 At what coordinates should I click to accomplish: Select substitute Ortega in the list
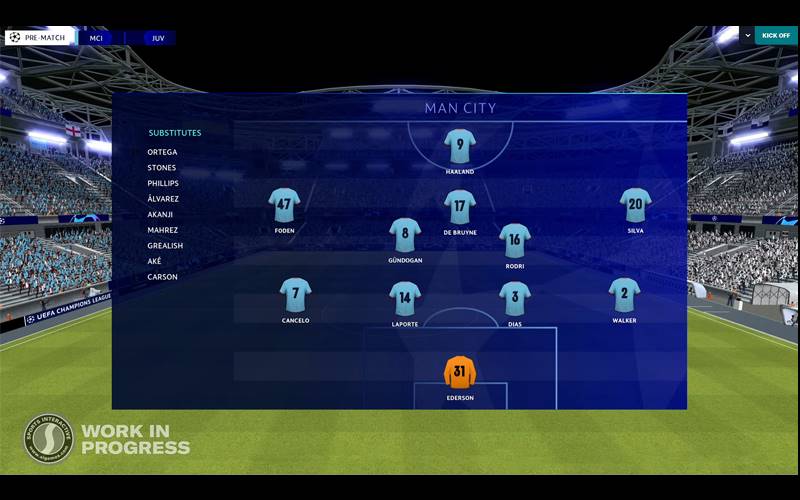coord(162,152)
